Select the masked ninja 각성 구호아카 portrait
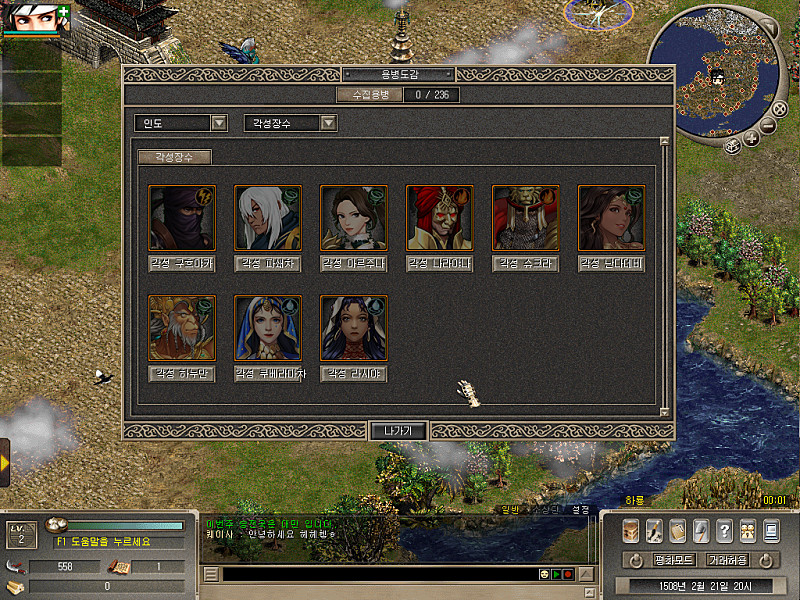The width and height of the screenshot is (800, 600). tap(182, 218)
